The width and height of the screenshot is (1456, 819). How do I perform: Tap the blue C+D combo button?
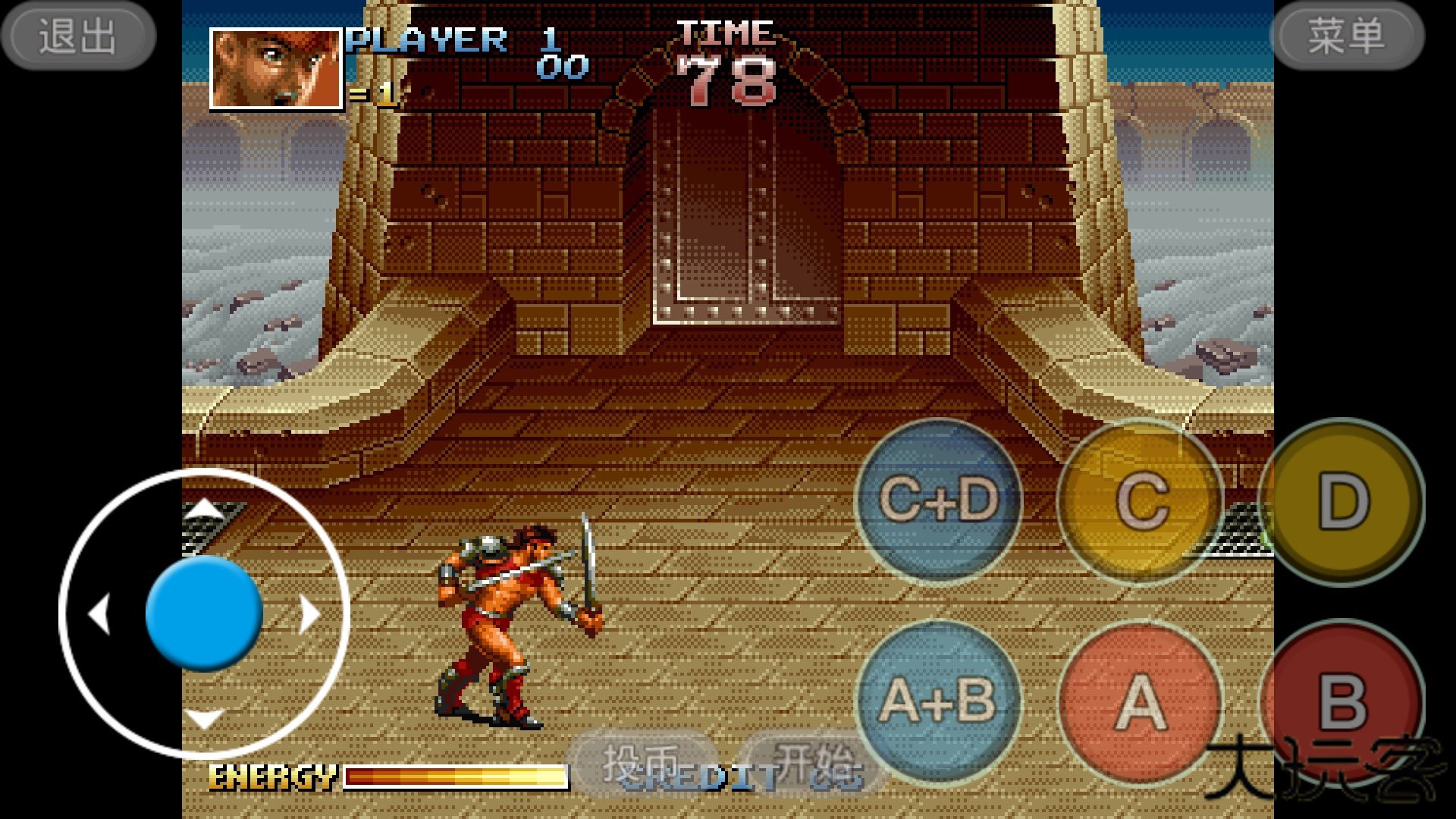click(939, 500)
